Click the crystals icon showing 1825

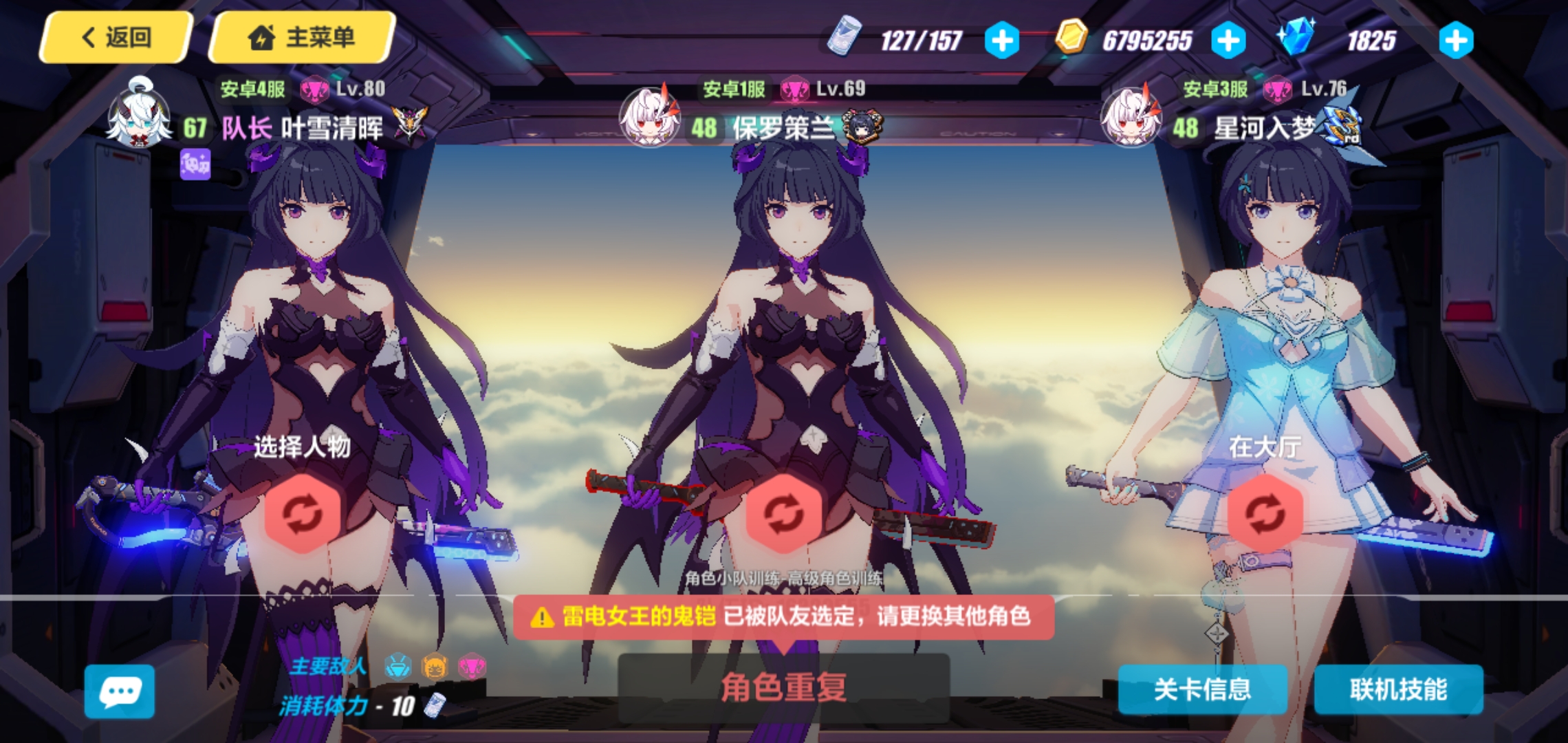[1300, 39]
